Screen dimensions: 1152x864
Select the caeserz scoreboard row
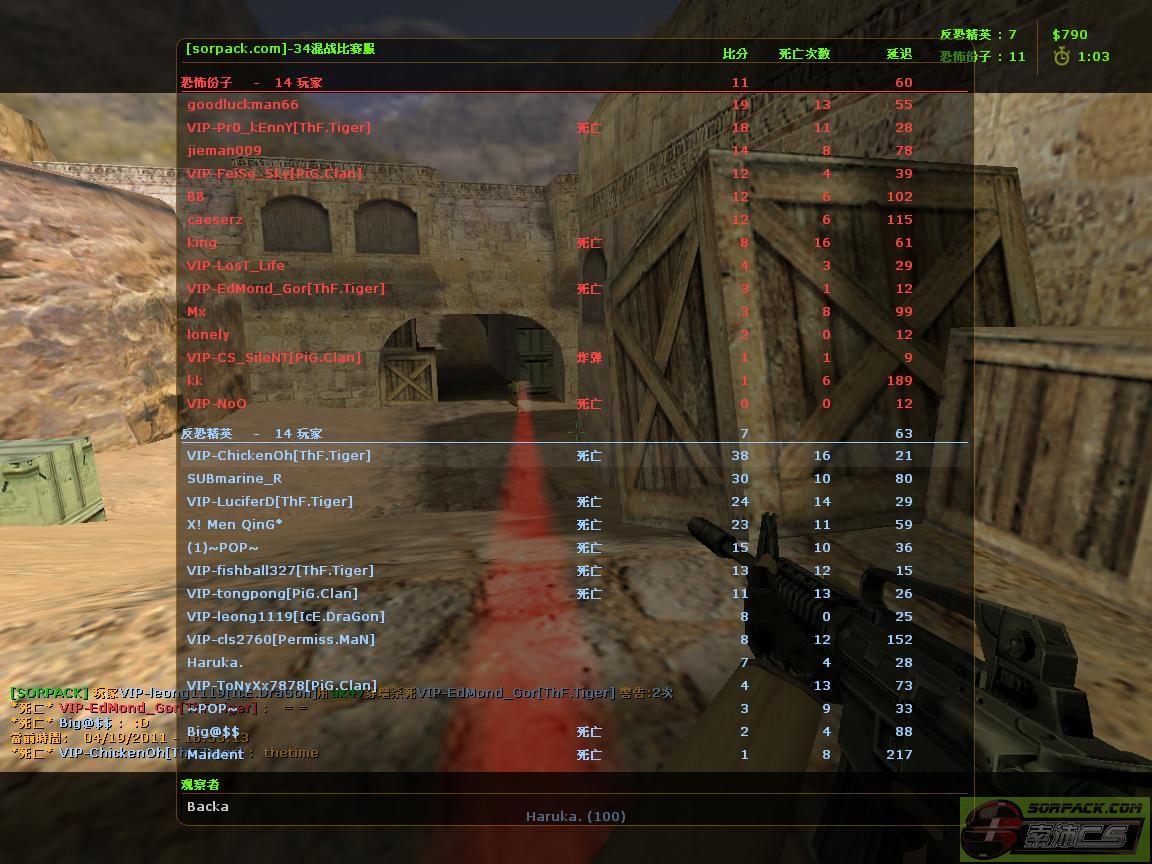pyautogui.click(x=215, y=220)
